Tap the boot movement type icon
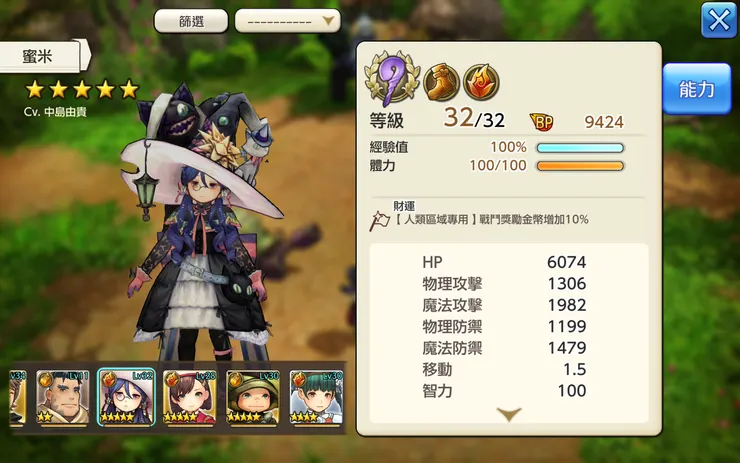Screen dimensions: 740x463 (x=441, y=81)
